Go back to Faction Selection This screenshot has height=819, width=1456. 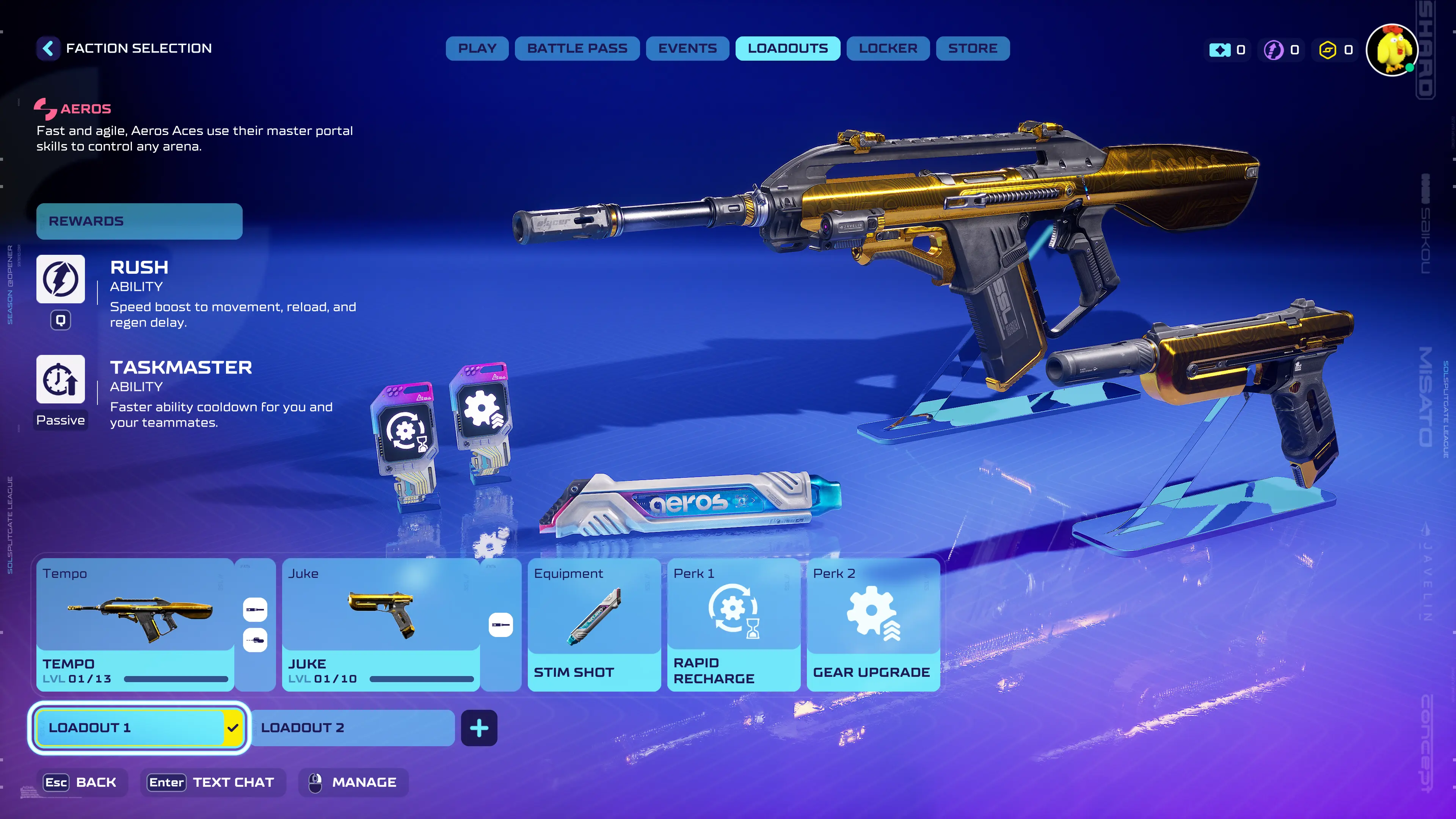tap(49, 49)
